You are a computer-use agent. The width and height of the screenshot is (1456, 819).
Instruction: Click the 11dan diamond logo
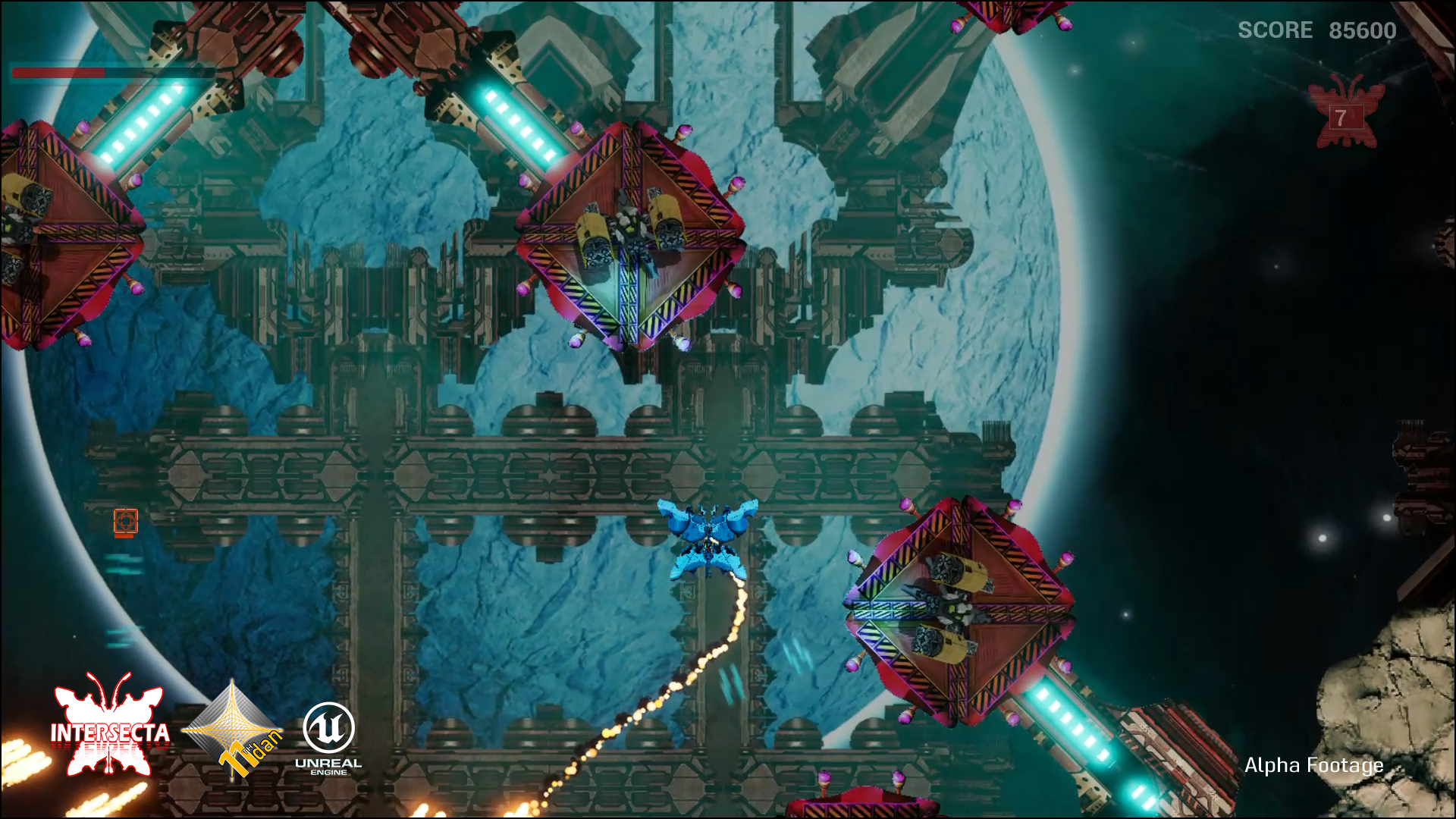coord(233,730)
